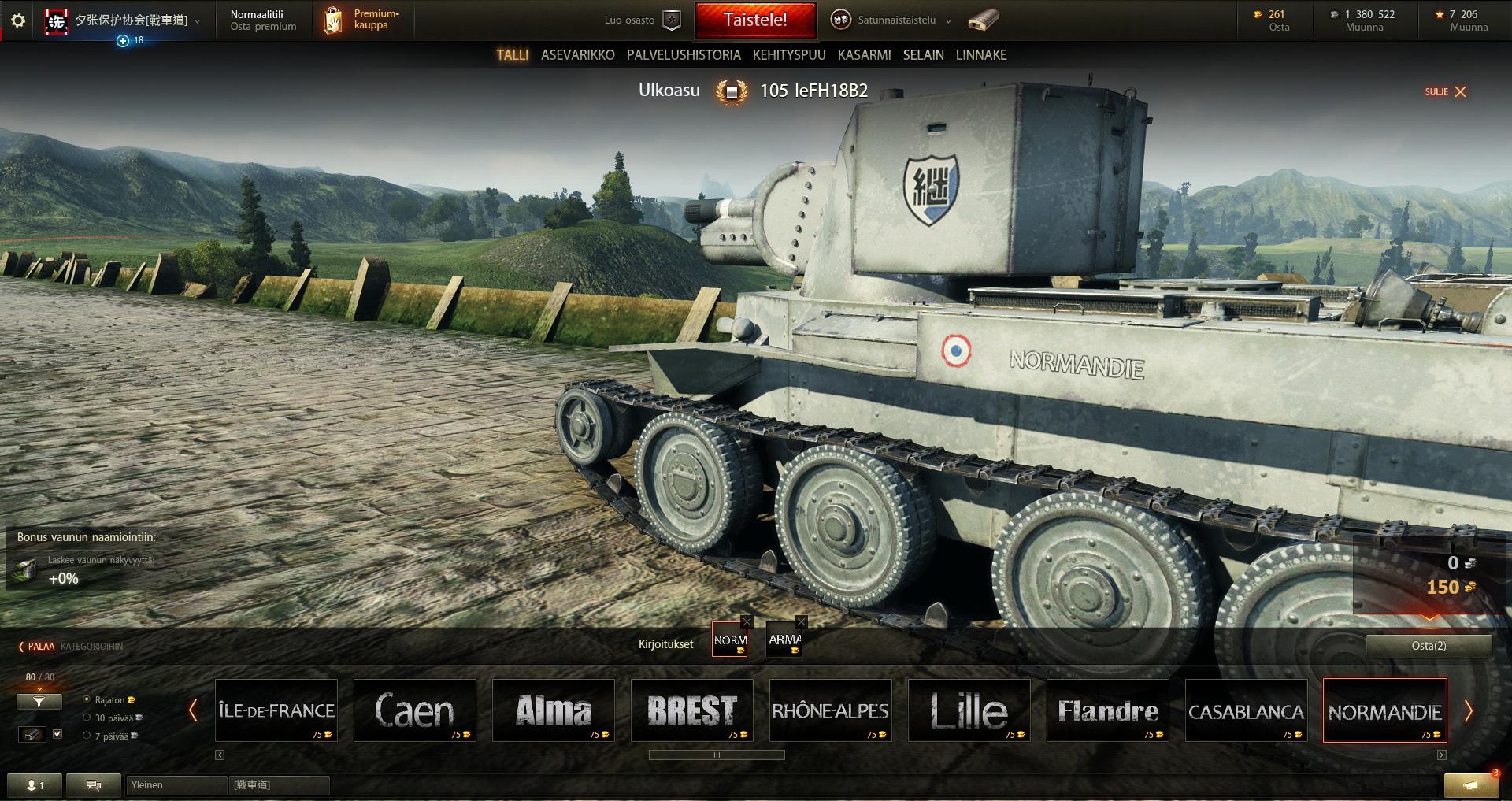Choose the Caen inscription

[x=415, y=710]
